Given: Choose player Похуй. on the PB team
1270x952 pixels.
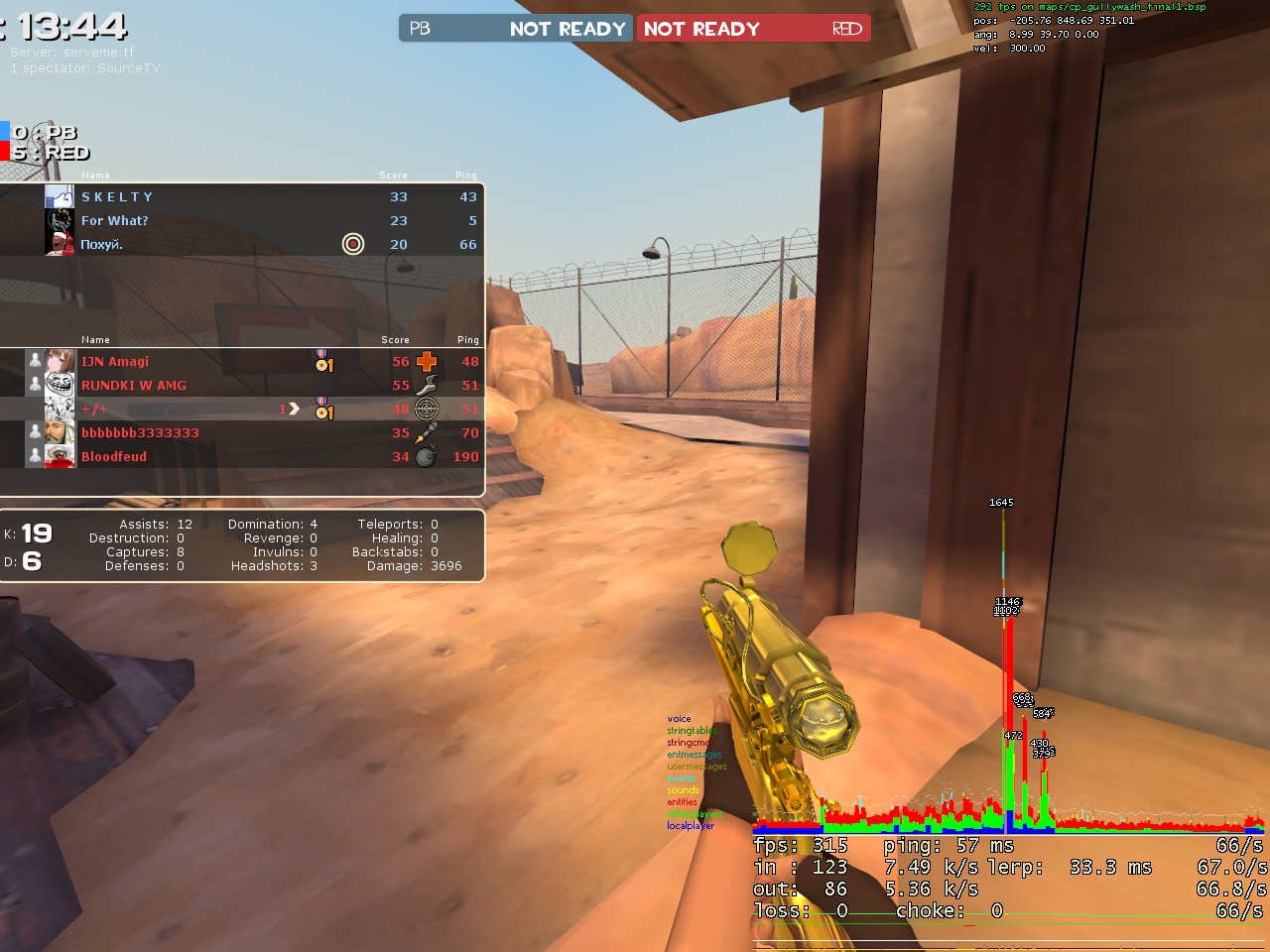Looking at the screenshot, I should pos(102,245).
